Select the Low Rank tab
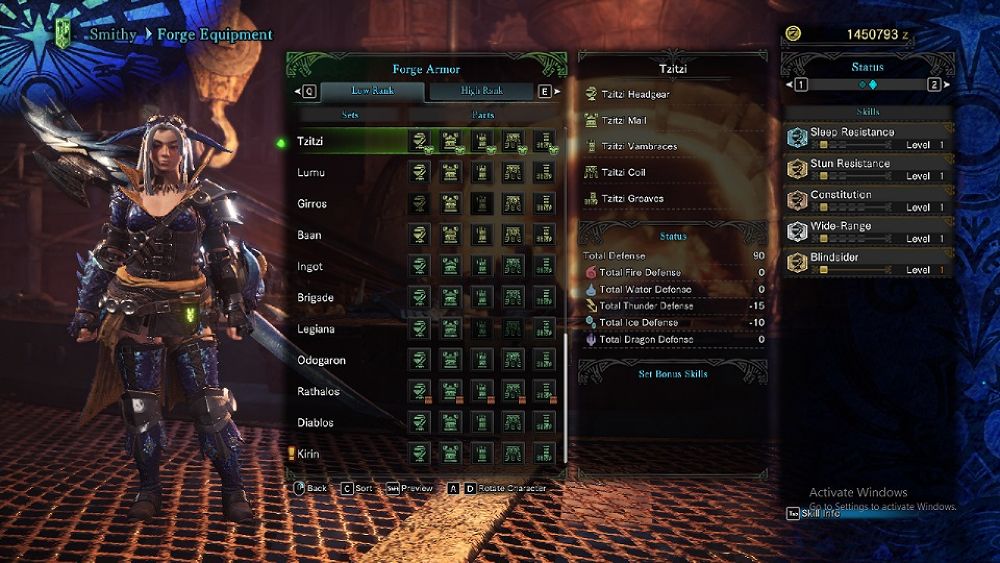 point(372,91)
